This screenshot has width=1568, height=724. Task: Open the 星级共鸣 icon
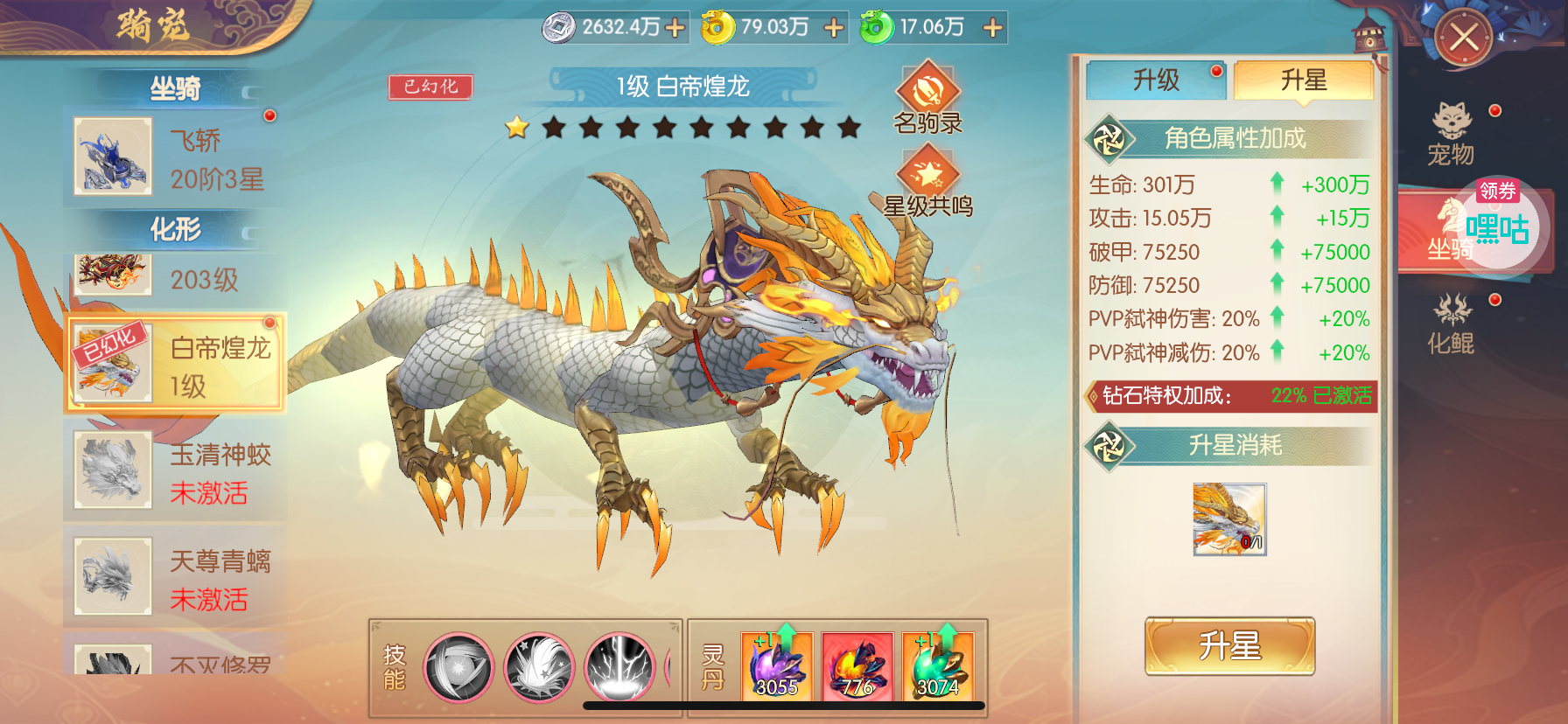coord(927,180)
